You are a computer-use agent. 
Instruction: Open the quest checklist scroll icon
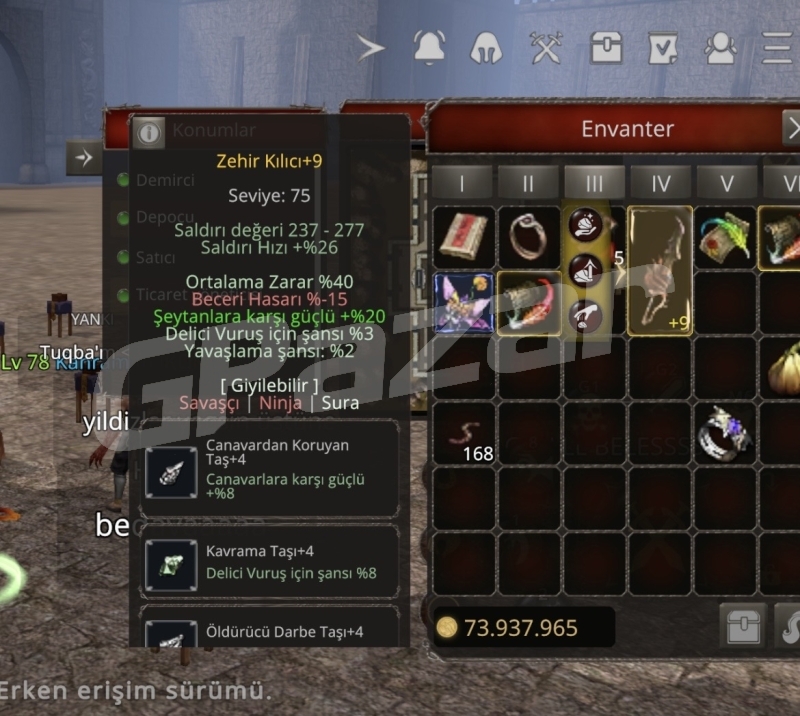pyautogui.click(x=662, y=47)
